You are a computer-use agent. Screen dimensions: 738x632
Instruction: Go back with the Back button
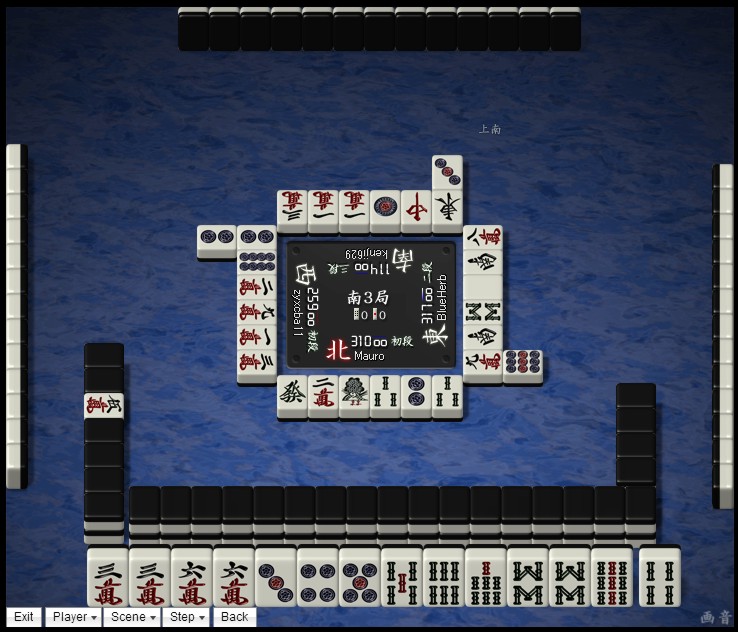pyautogui.click(x=234, y=617)
